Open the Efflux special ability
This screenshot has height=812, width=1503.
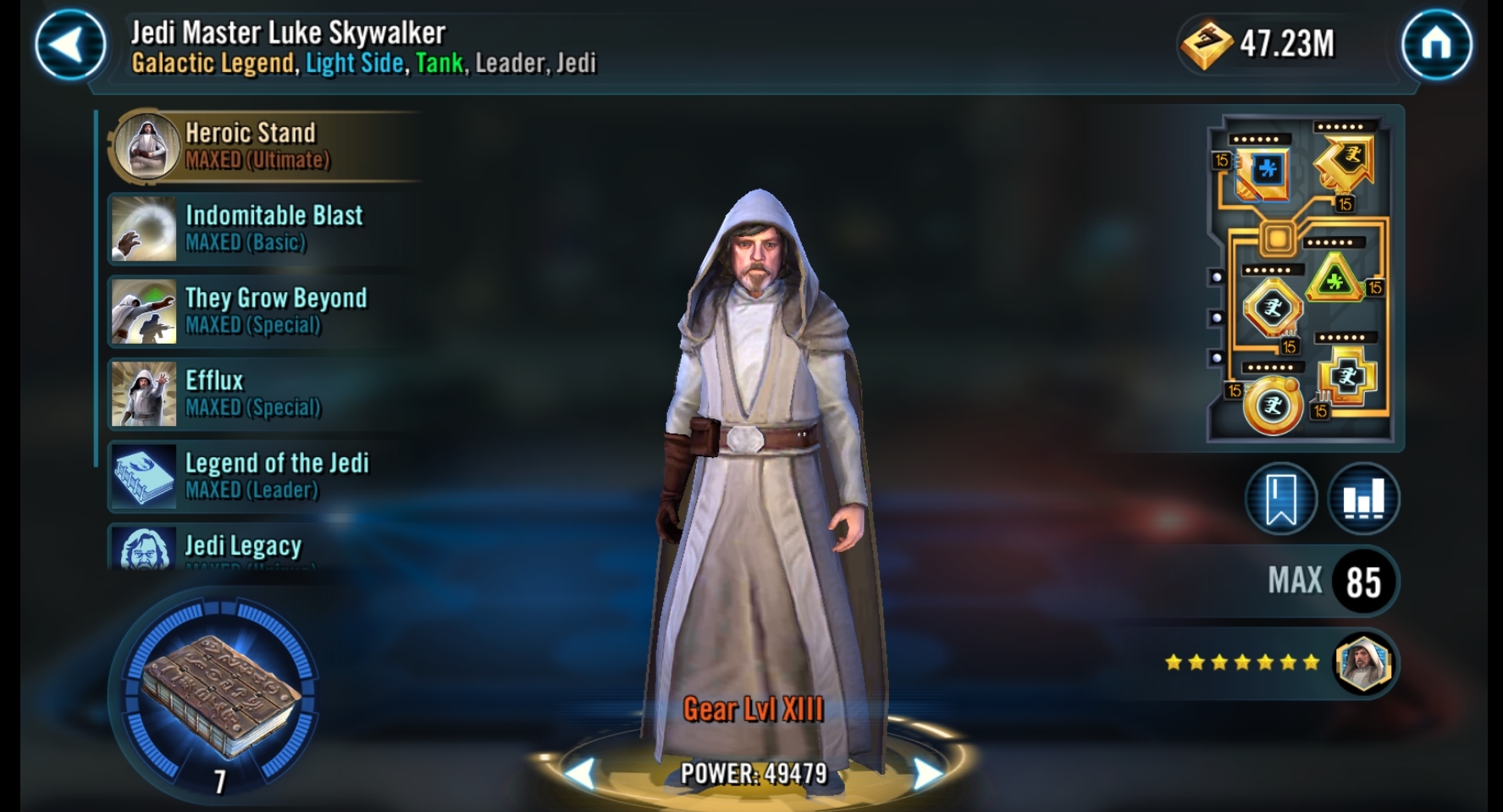[x=254, y=393]
